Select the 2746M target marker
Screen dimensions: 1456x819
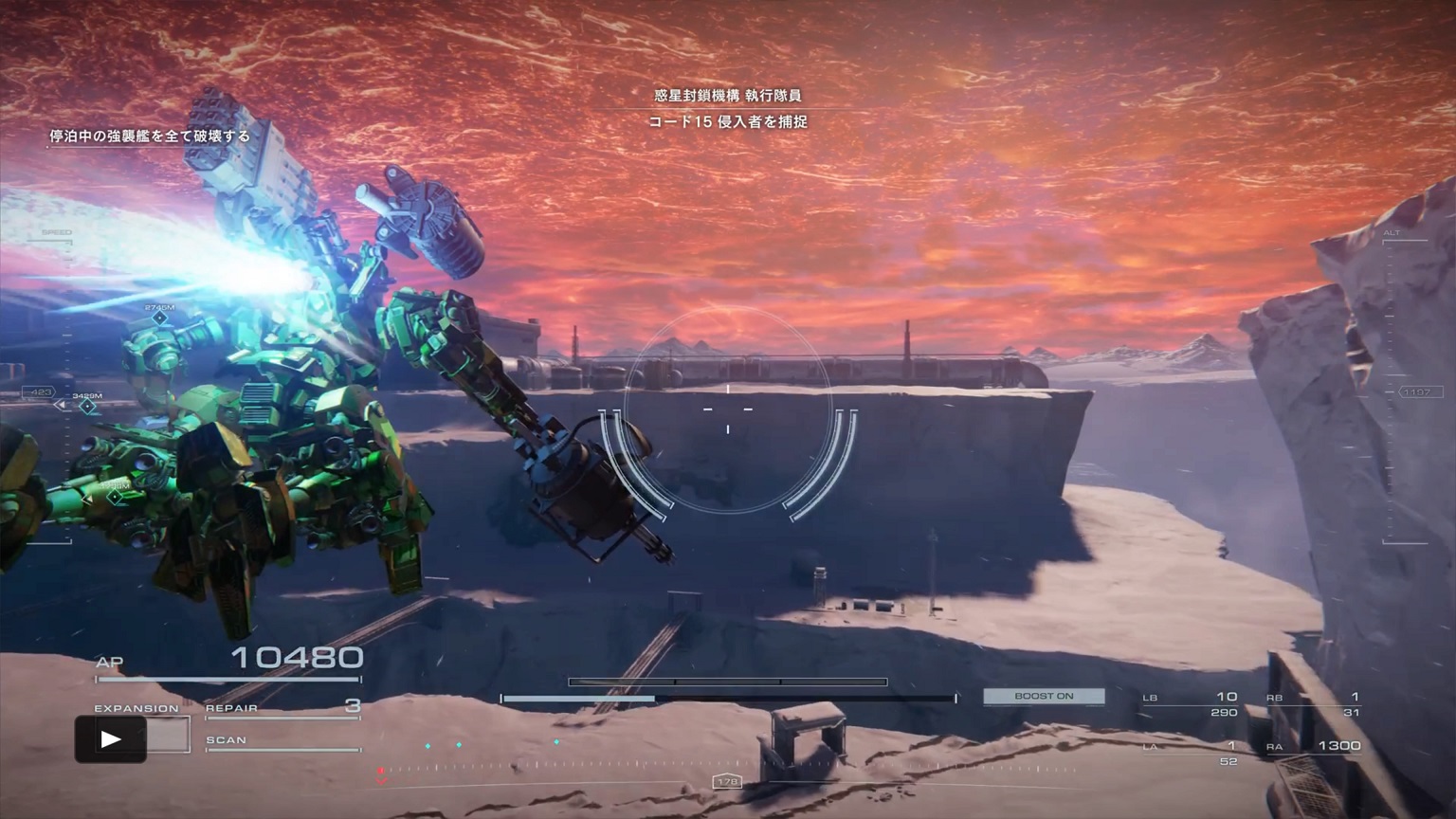tap(159, 318)
